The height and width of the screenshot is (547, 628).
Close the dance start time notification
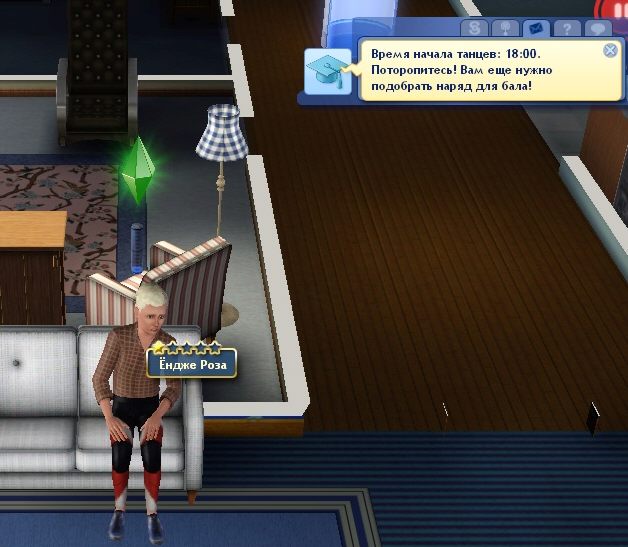coord(610,50)
